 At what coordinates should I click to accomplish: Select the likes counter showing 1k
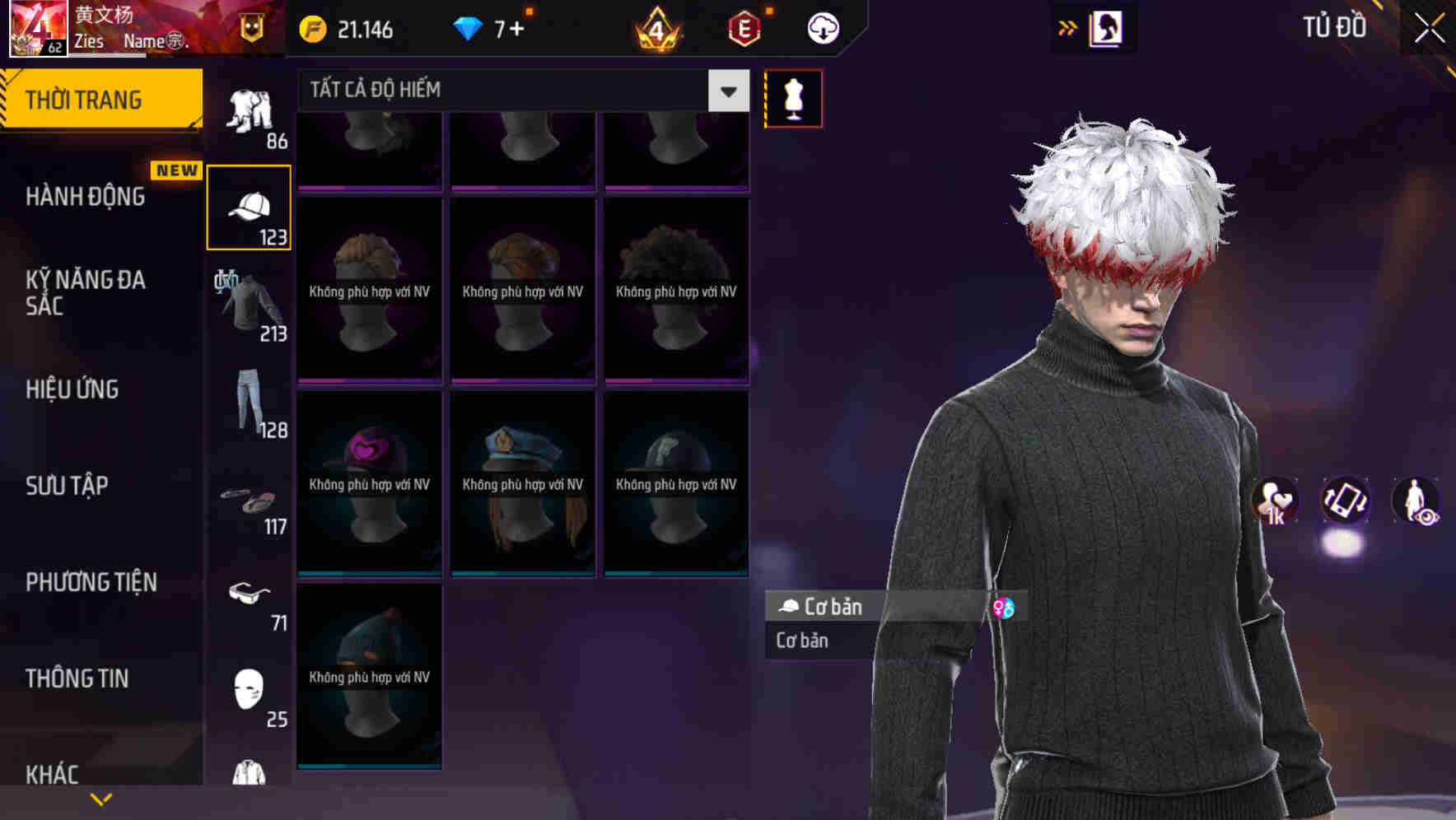(1275, 502)
